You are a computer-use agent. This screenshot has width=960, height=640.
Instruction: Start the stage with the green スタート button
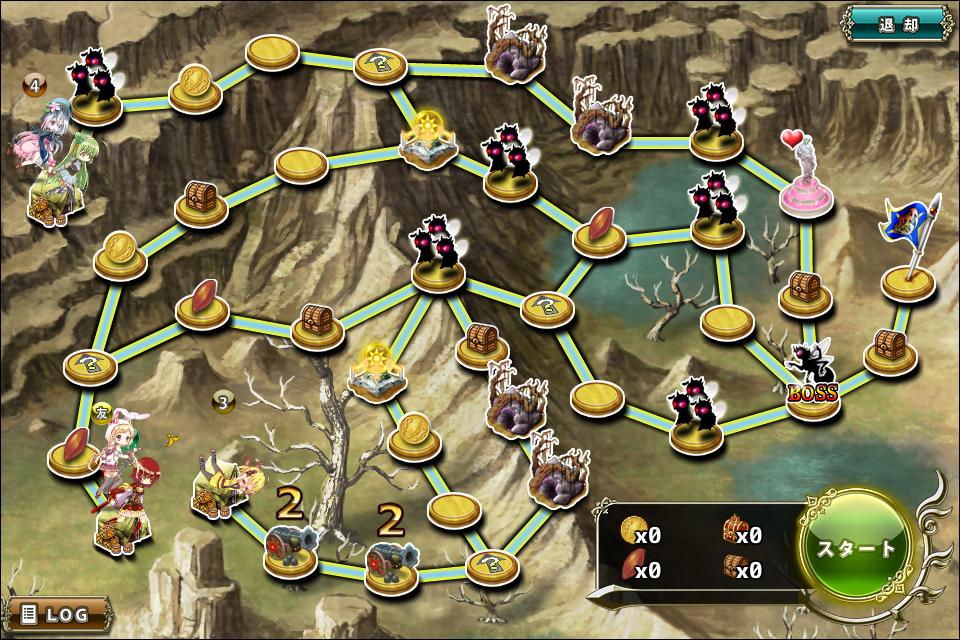coord(857,548)
